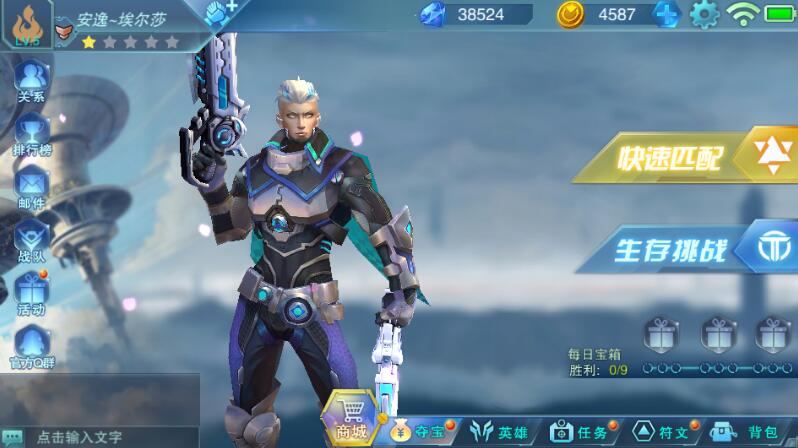This screenshot has width=798, height=448.
Task: Open the 英雄 heroes menu
Action: pos(500,432)
